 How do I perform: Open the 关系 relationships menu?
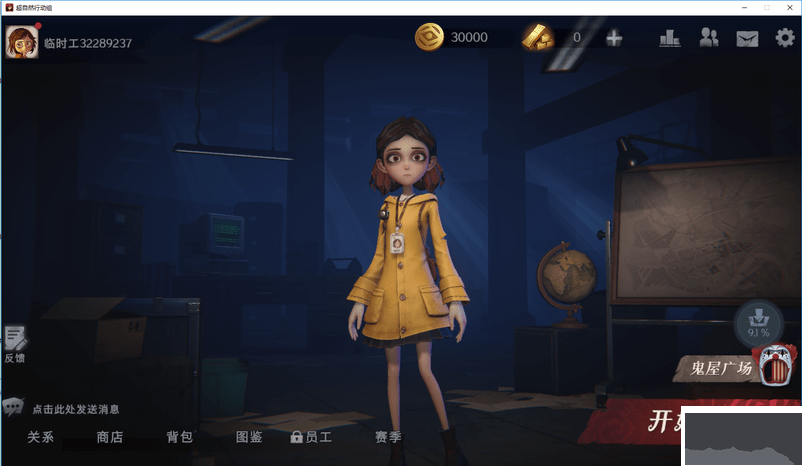41,437
